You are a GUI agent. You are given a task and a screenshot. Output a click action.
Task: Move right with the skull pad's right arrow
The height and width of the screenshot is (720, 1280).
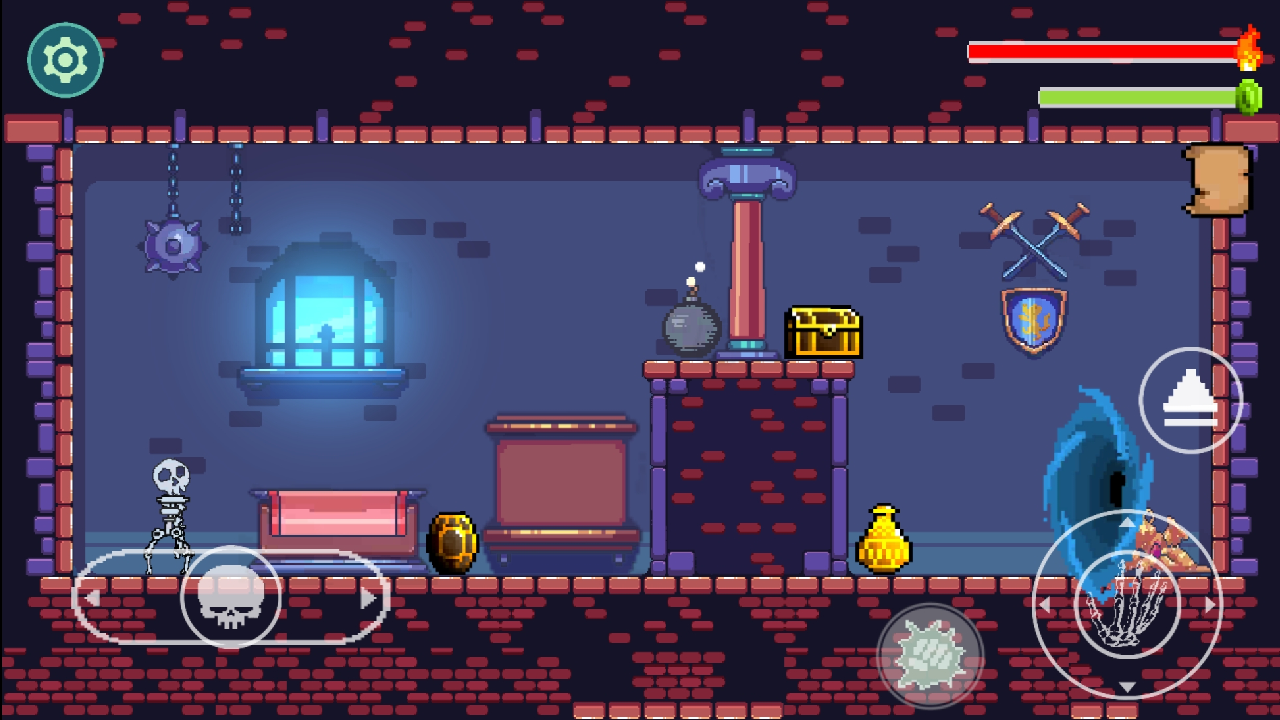point(368,598)
